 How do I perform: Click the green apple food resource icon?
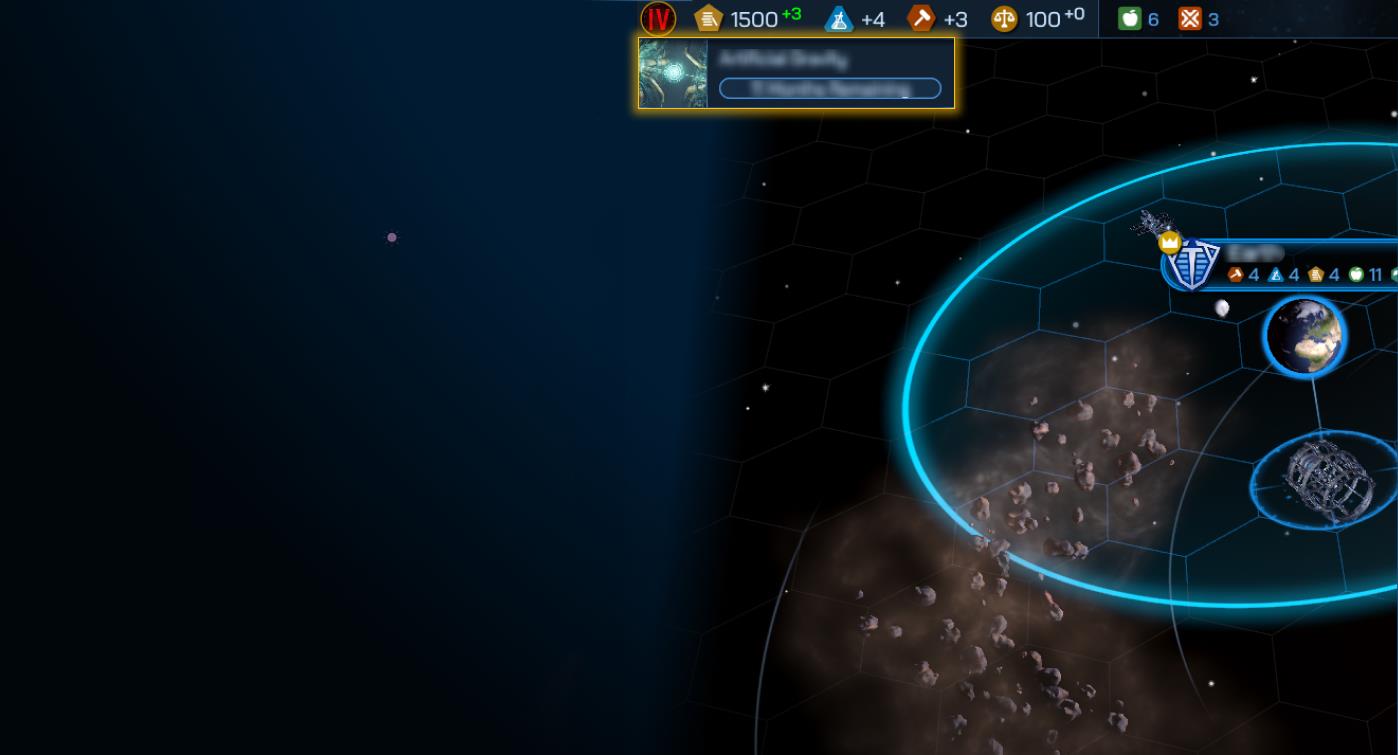pos(1129,18)
